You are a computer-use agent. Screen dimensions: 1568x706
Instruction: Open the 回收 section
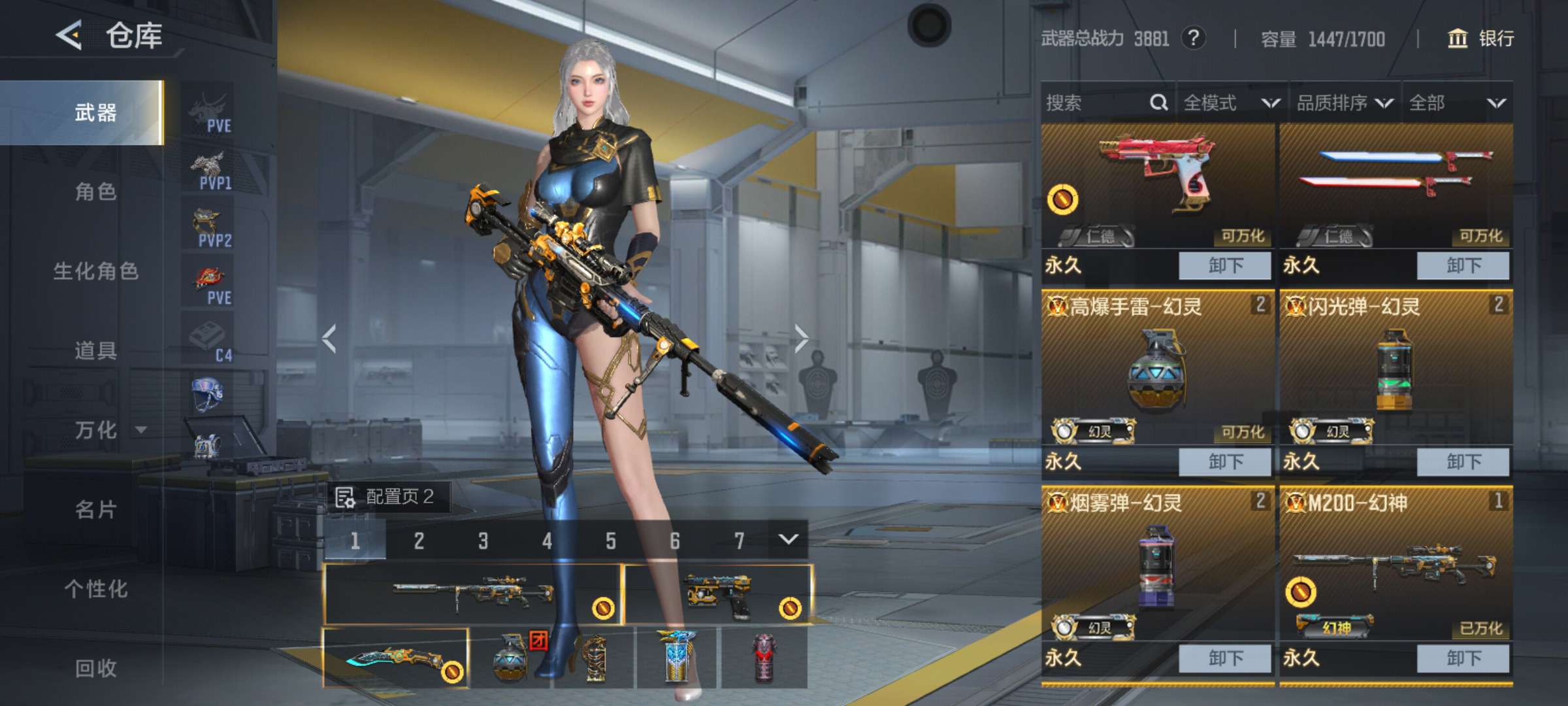(x=95, y=668)
